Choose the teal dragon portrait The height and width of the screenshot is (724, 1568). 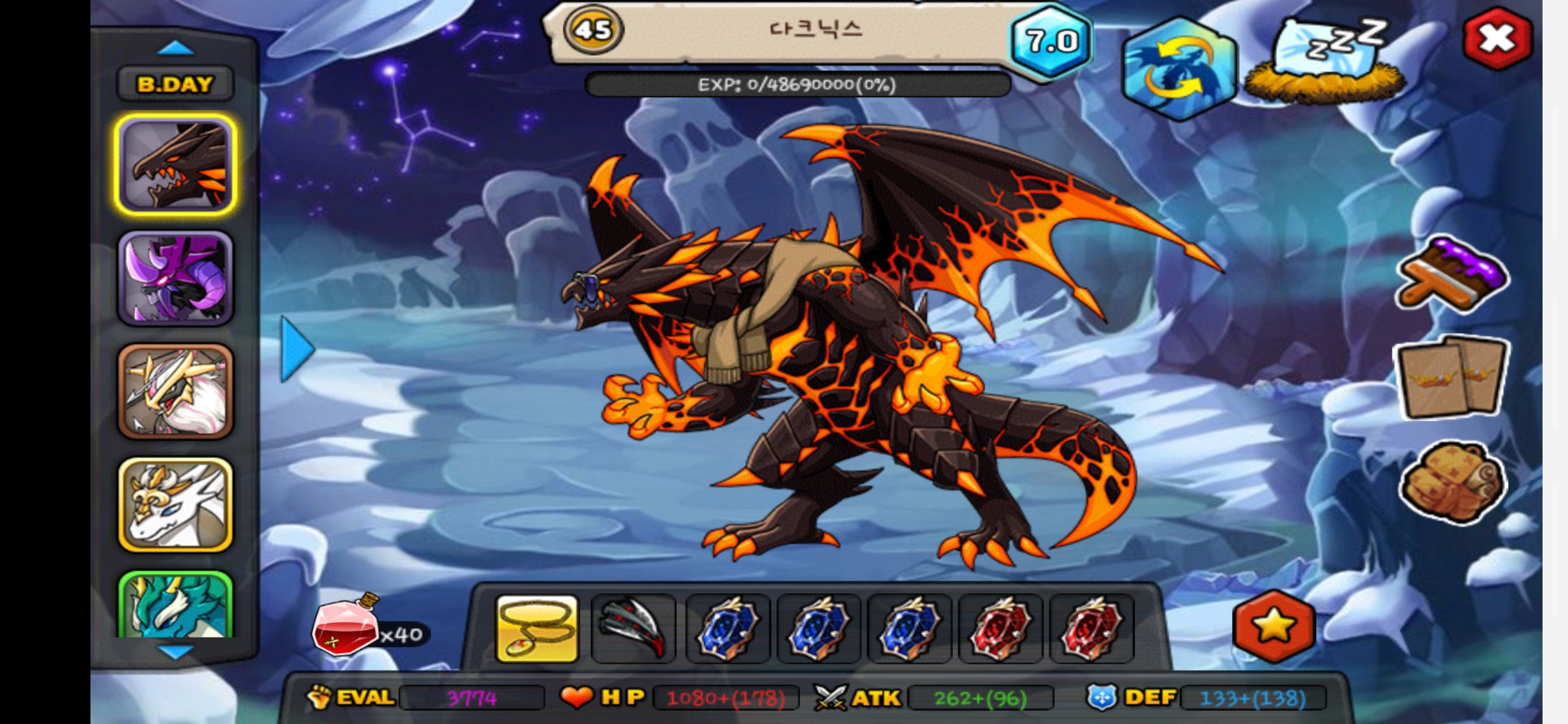[176, 605]
